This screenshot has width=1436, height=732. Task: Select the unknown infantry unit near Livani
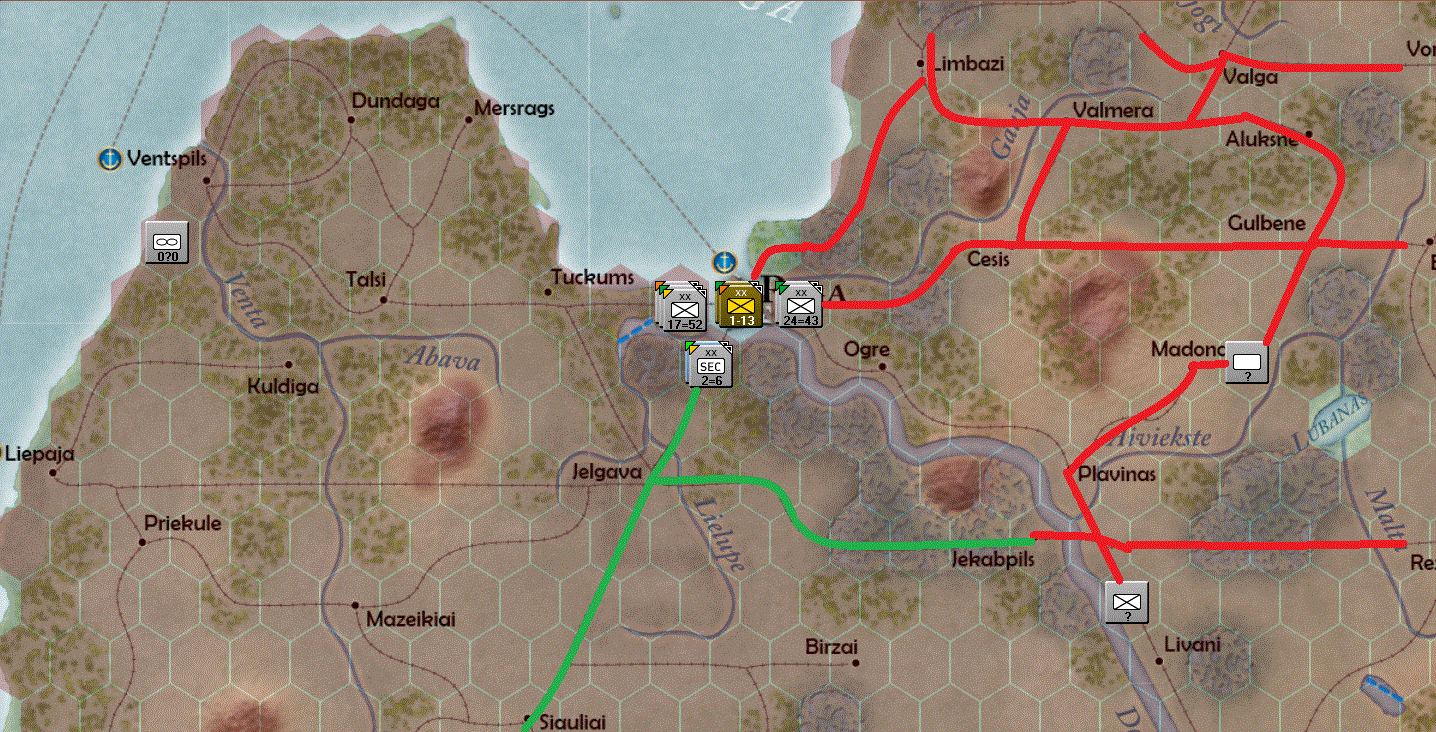(1126, 601)
